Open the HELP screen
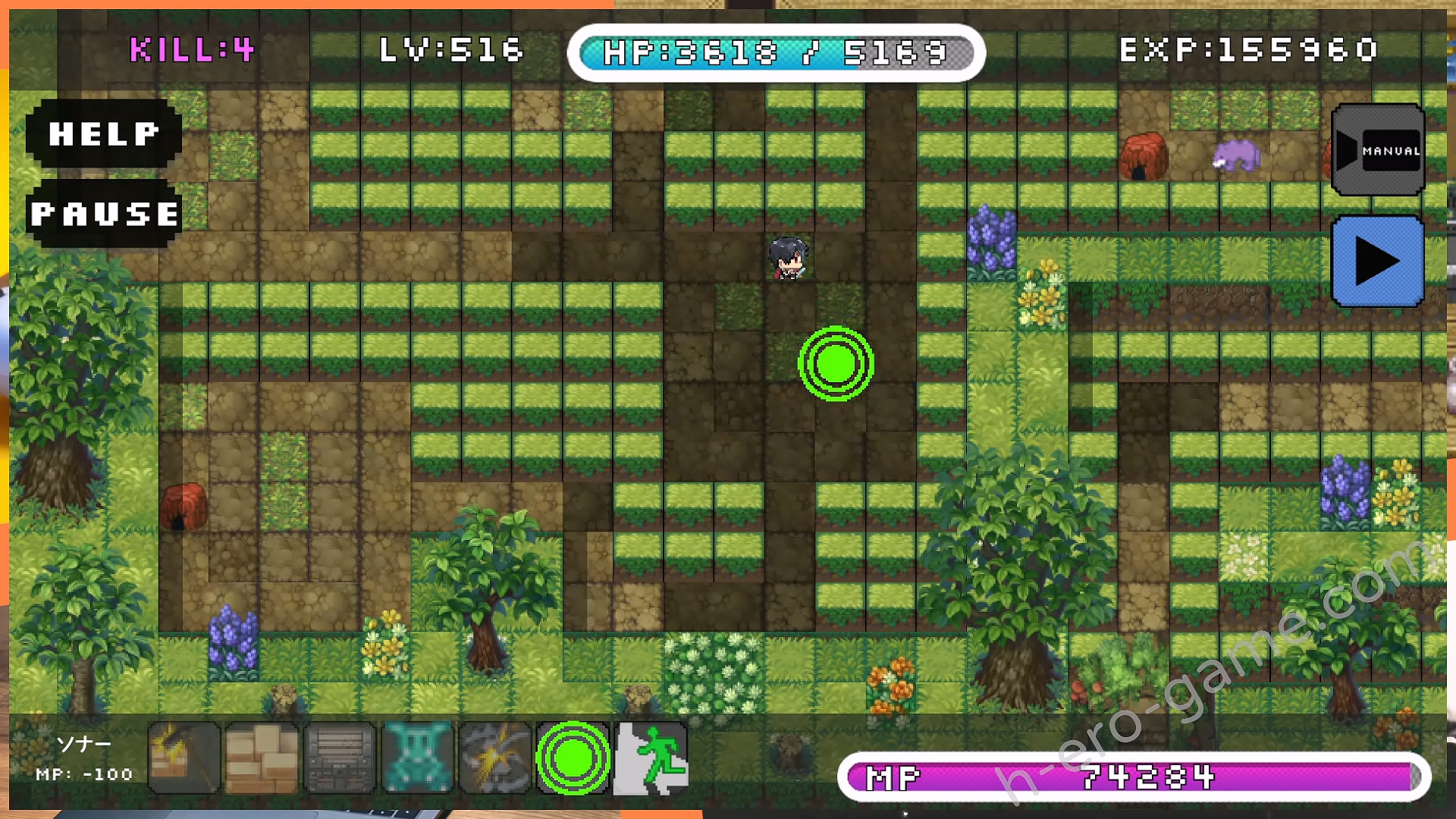The height and width of the screenshot is (819, 1456). pos(104,133)
